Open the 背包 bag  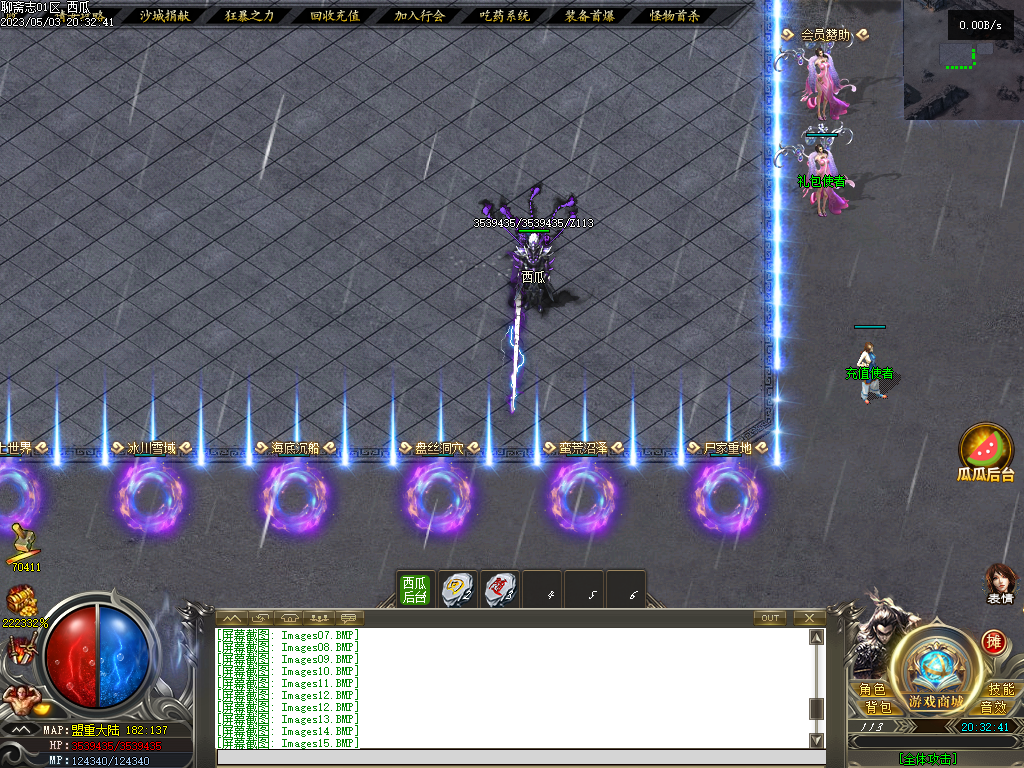871,707
